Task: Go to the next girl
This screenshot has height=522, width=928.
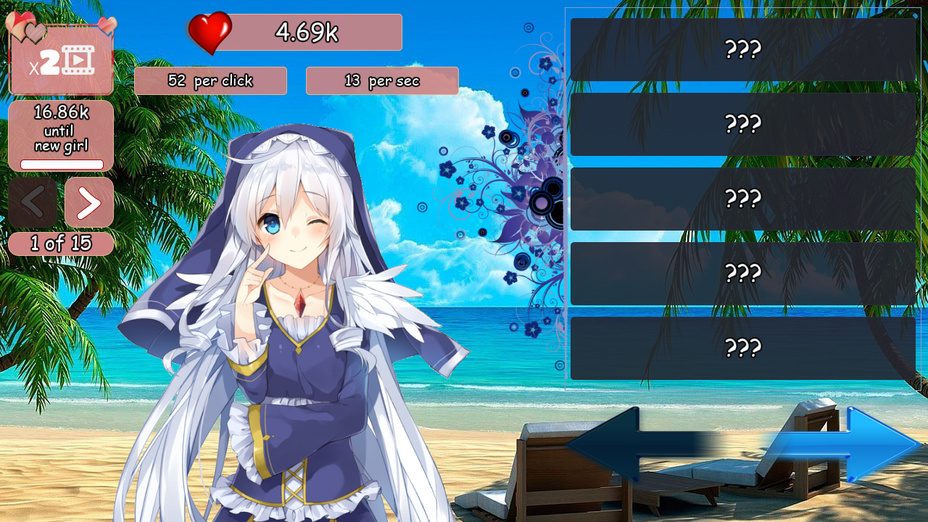Action: (89, 203)
